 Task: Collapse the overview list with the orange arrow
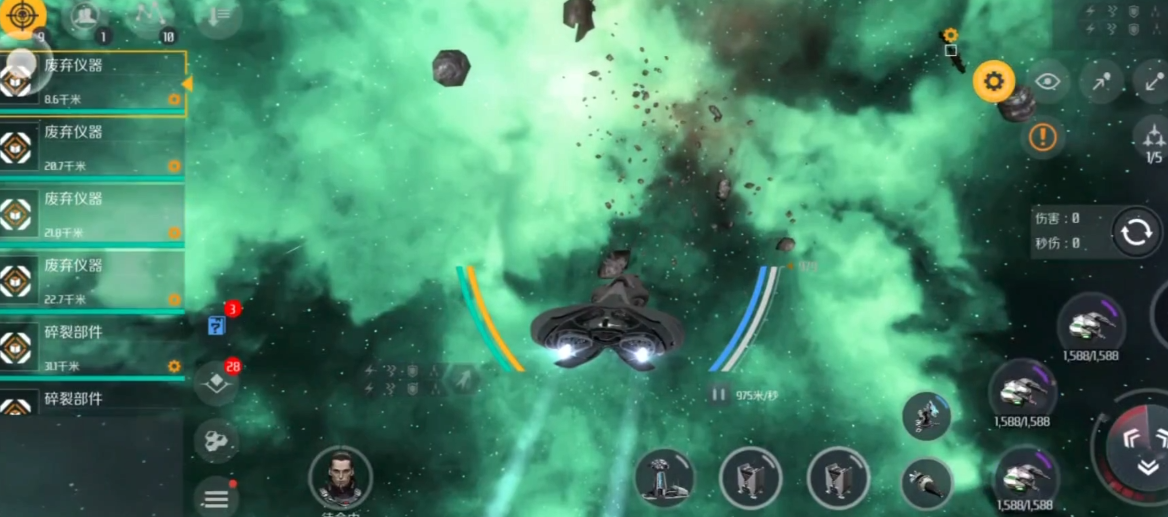tap(187, 84)
